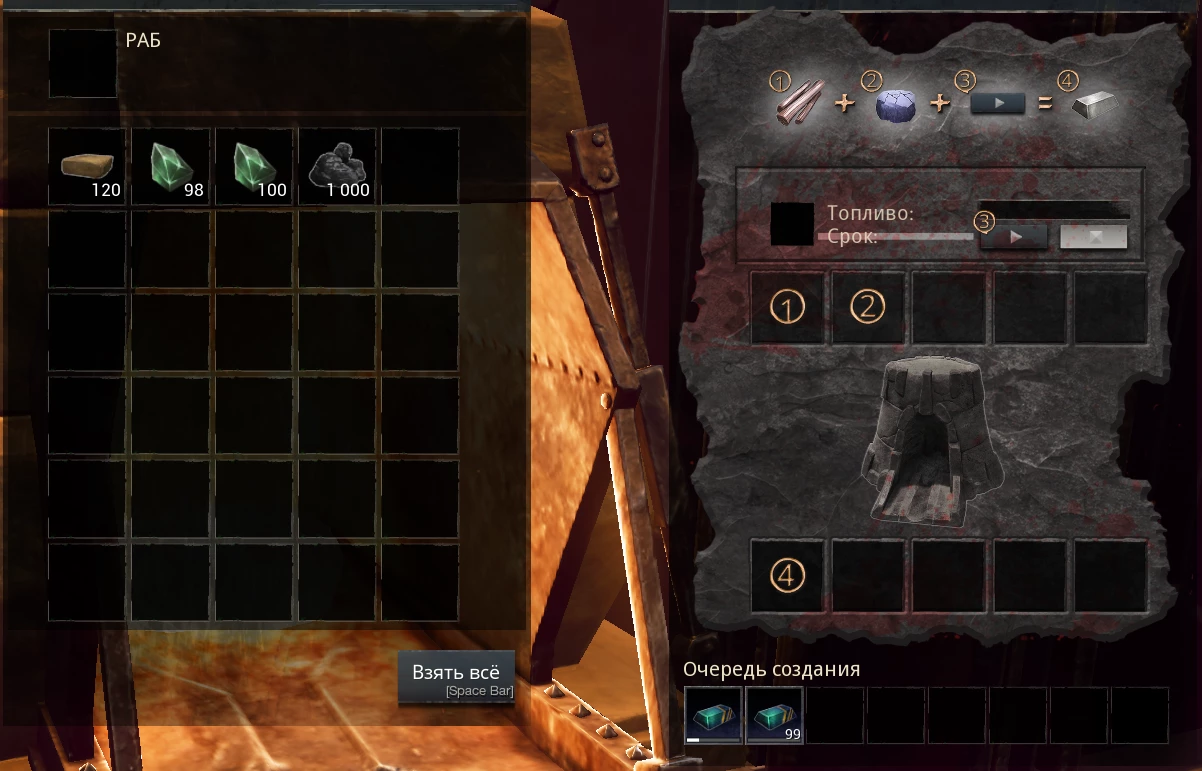Click furnace ingredient slot number 1
This screenshot has height=771, width=1202.
tap(788, 308)
